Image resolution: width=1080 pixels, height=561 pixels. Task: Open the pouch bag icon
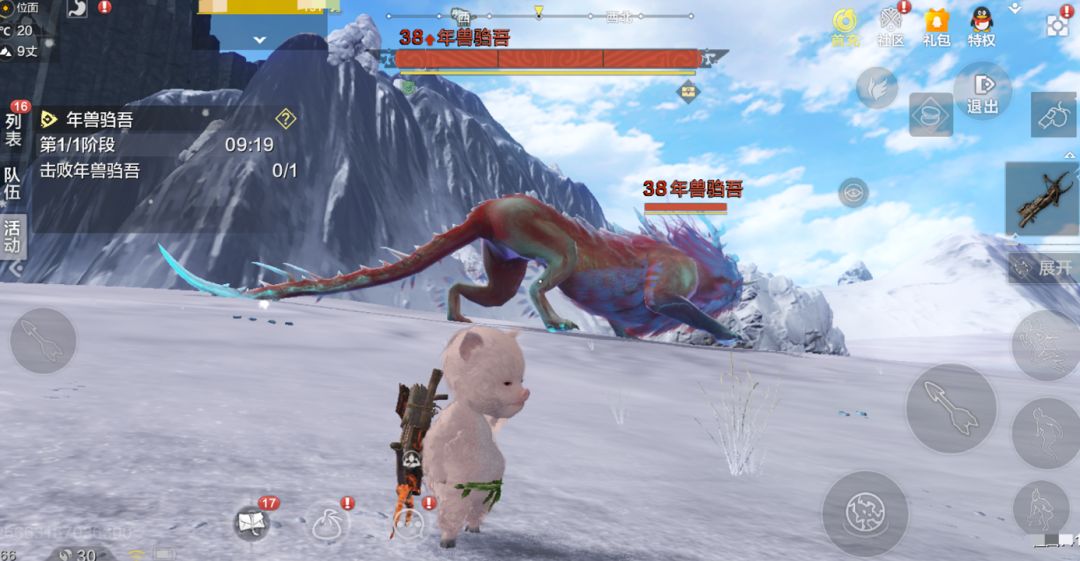(x=328, y=524)
